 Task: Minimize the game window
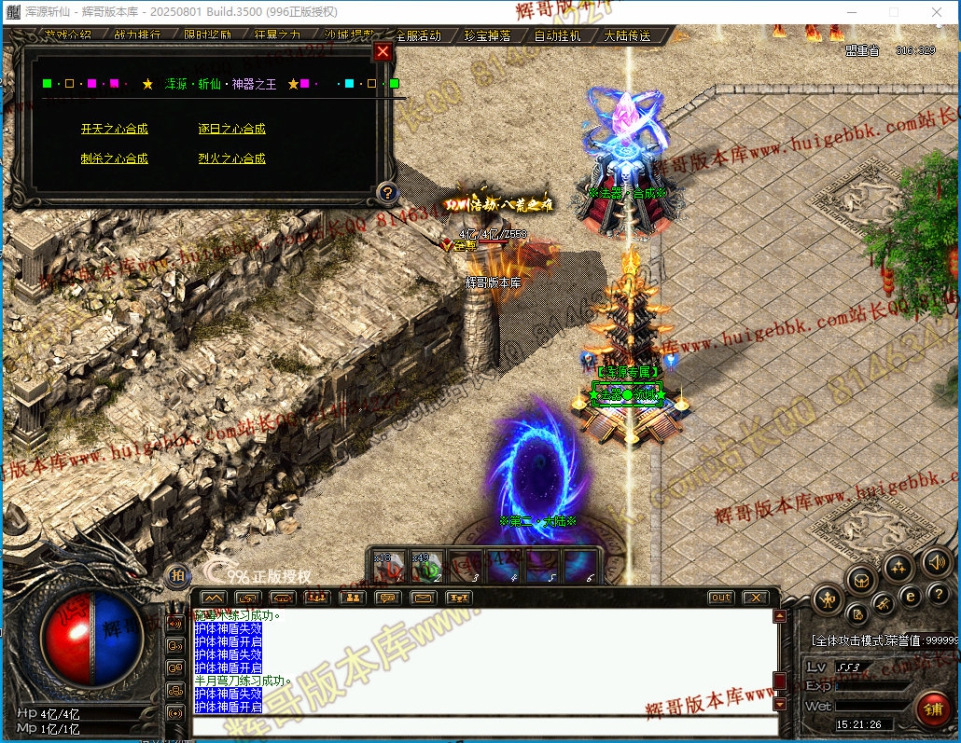point(849,12)
